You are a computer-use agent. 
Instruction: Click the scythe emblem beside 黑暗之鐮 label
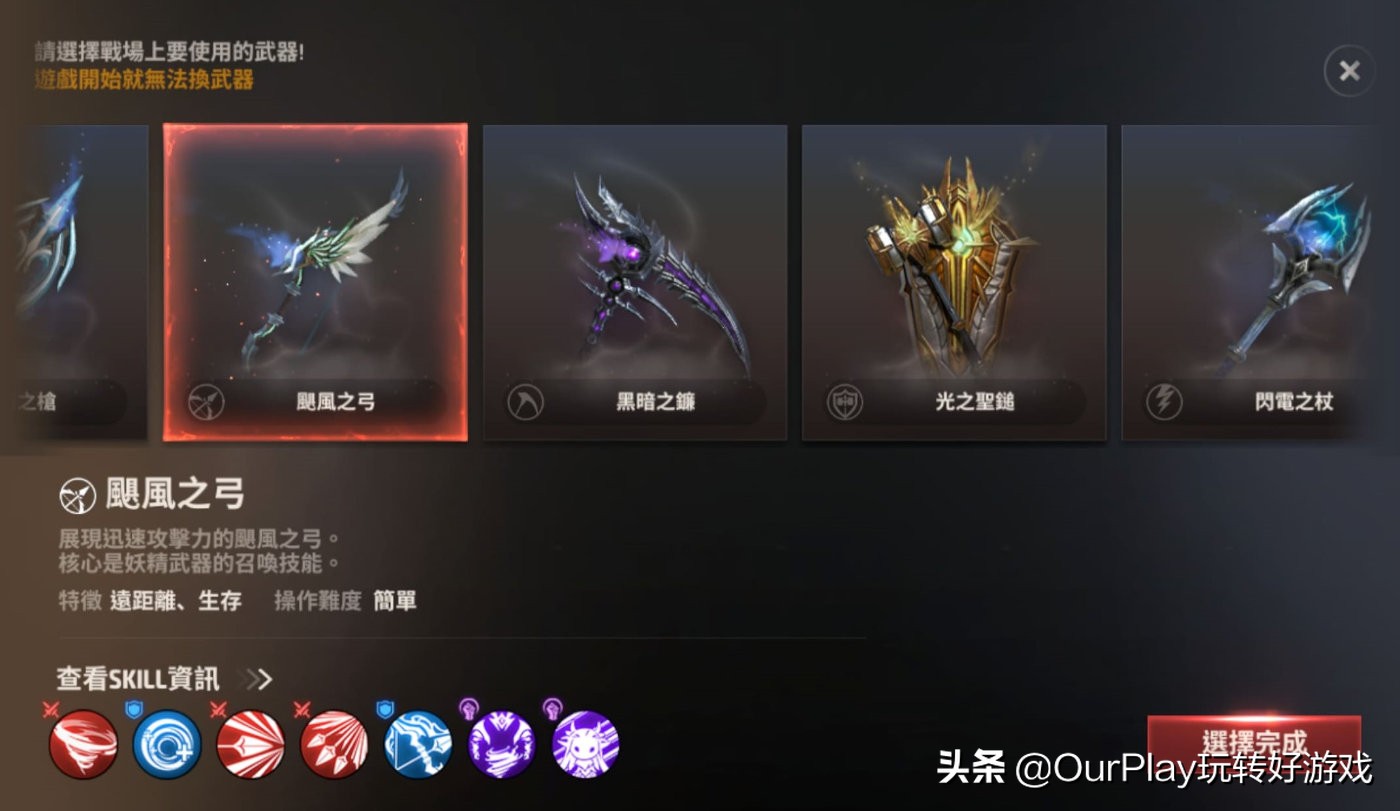click(x=525, y=402)
